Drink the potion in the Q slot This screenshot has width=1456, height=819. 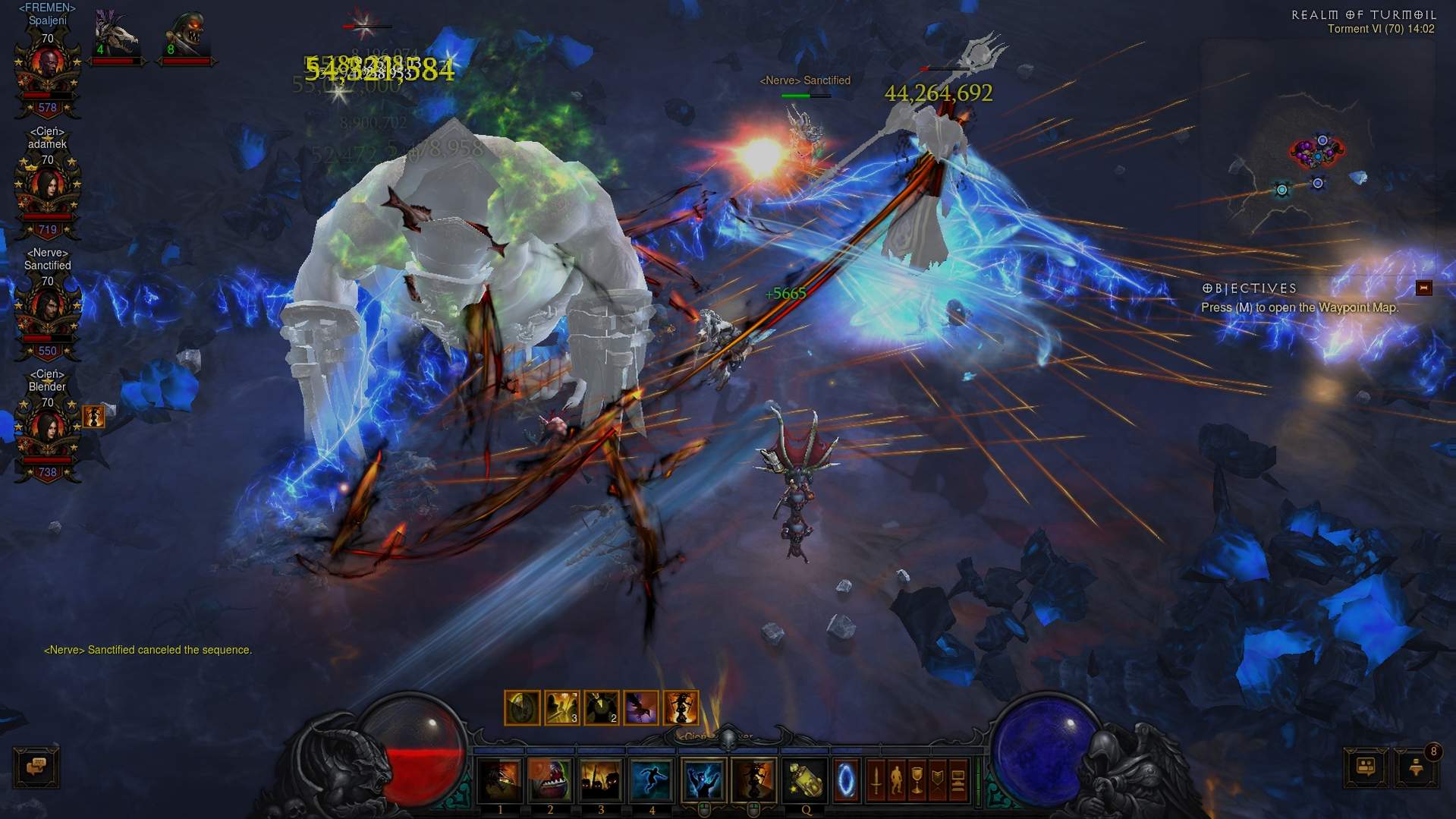(805, 780)
